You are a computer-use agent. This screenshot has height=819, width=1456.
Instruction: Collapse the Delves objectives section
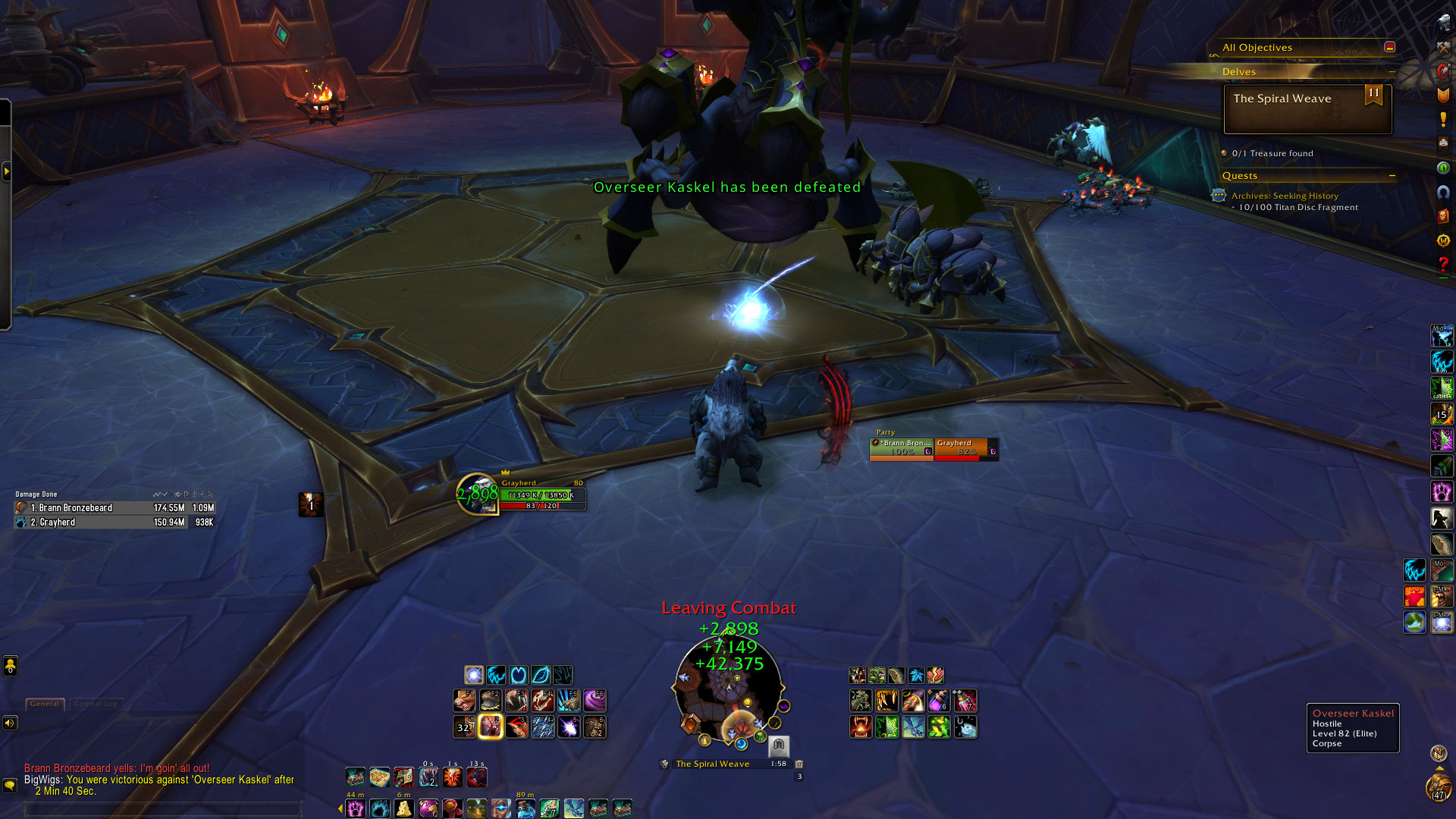pos(1392,72)
